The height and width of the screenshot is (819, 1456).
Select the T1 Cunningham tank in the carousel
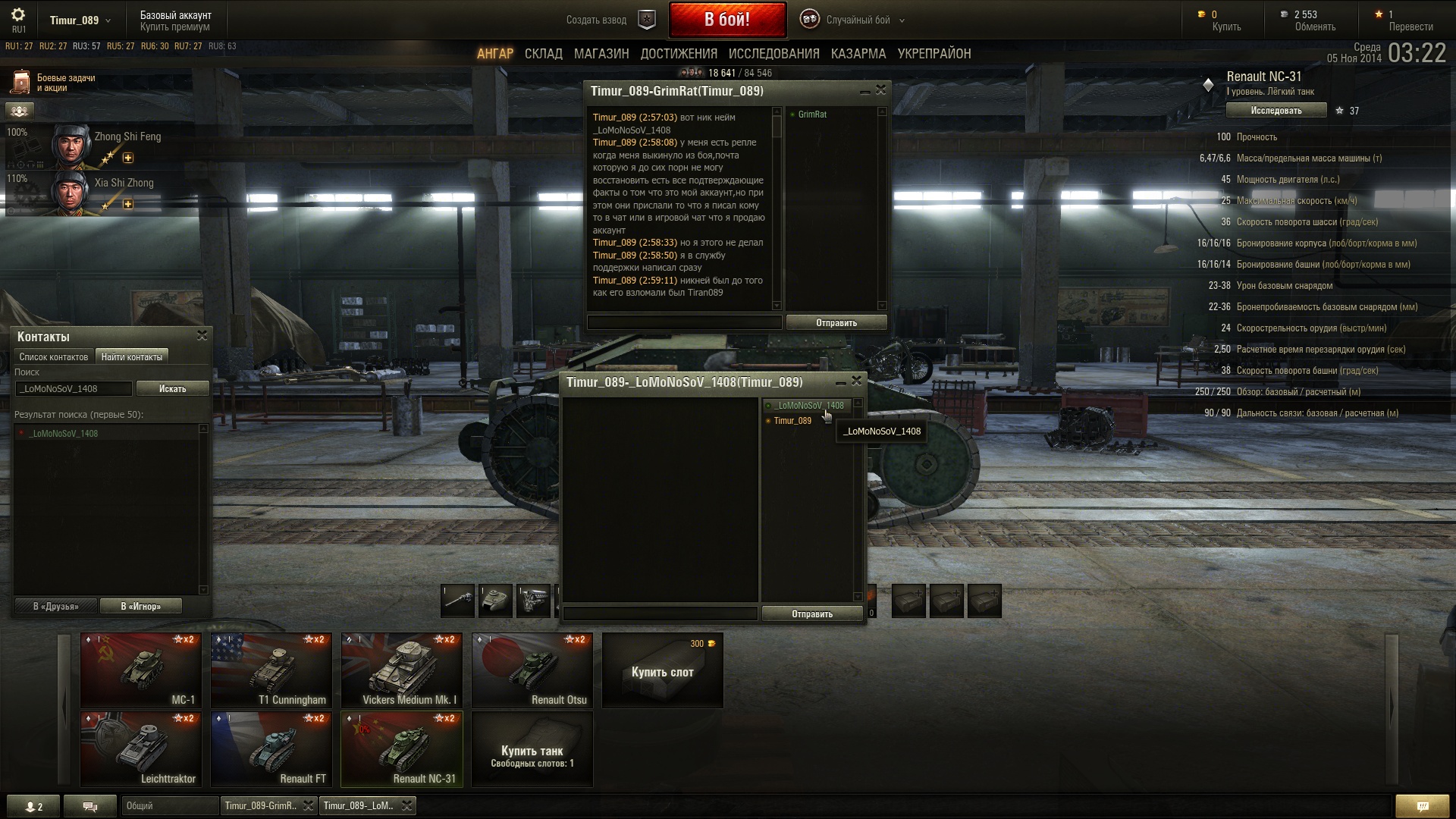pos(271,670)
